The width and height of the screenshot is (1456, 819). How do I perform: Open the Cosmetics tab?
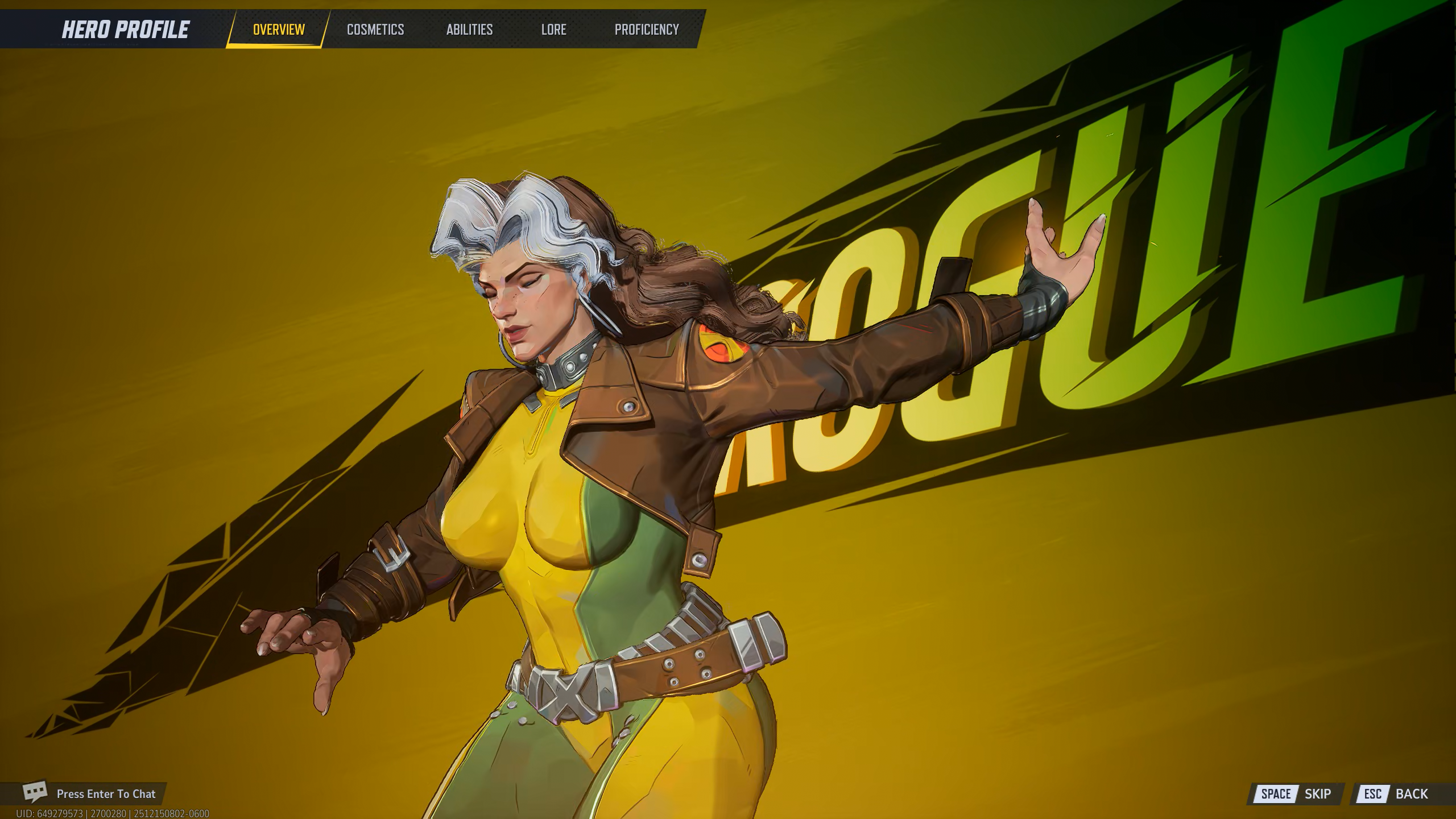[x=375, y=30]
